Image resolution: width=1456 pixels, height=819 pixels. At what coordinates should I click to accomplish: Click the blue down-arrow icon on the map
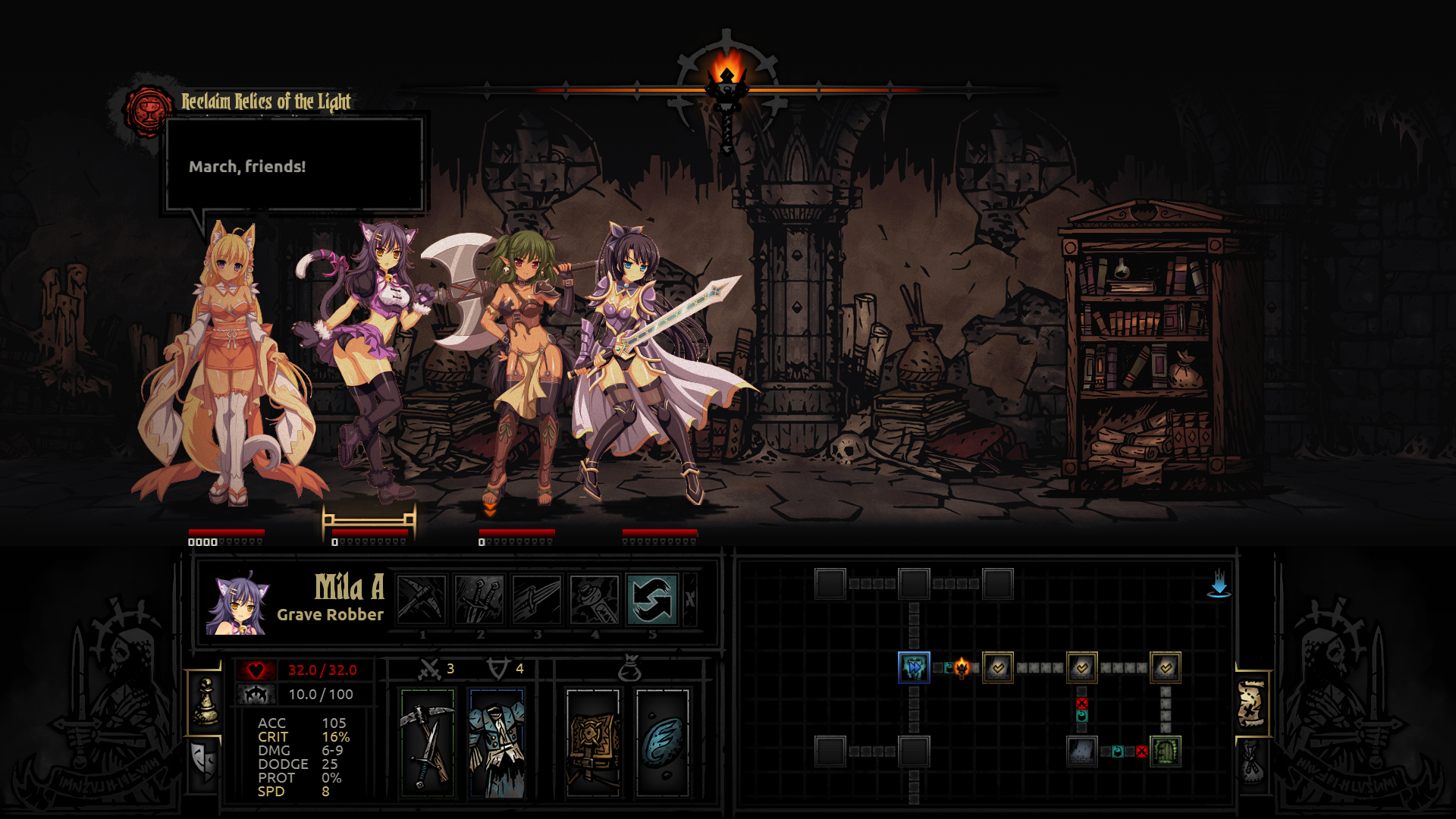[1219, 584]
